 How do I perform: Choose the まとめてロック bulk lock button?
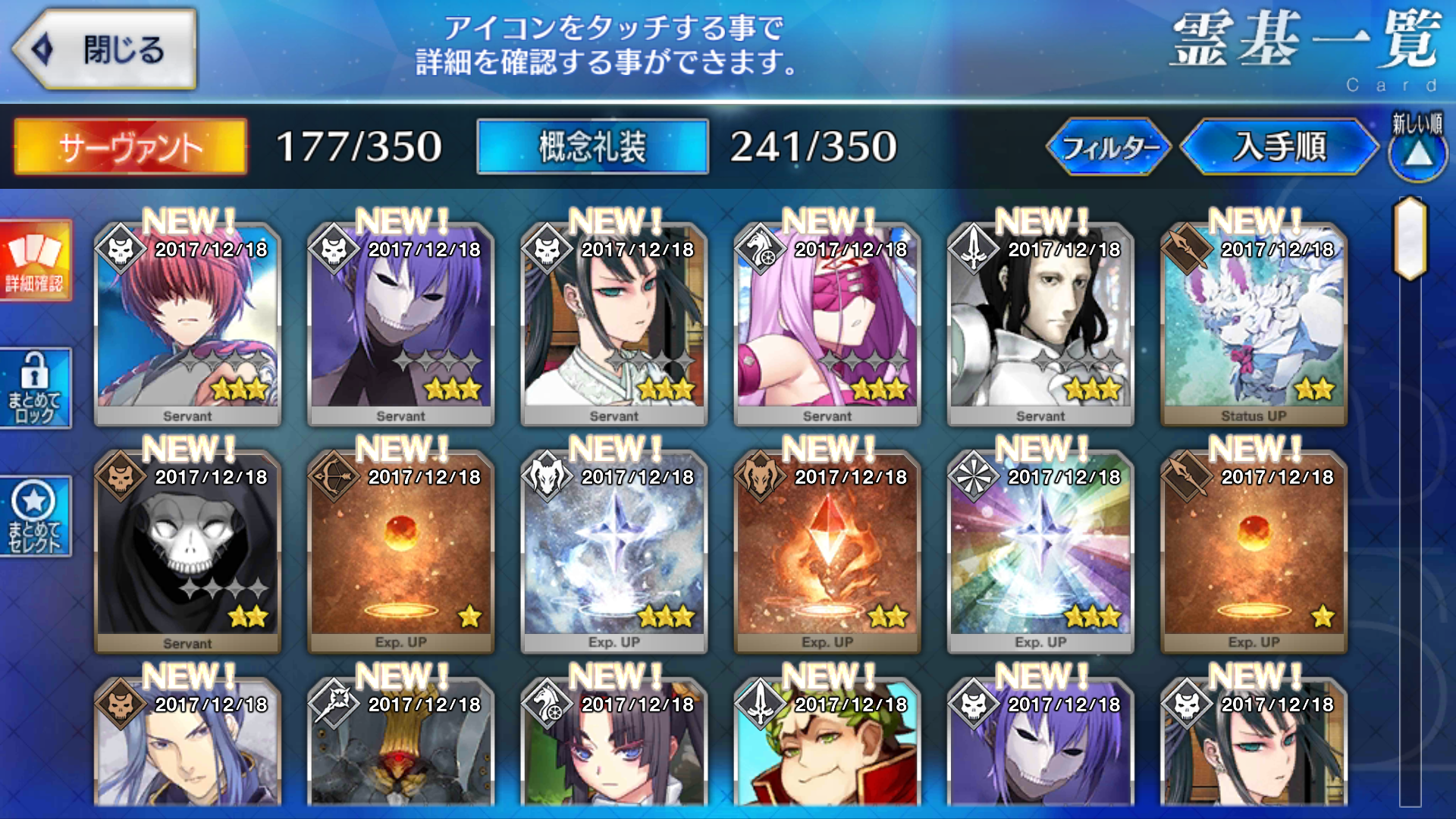[36, 388]
